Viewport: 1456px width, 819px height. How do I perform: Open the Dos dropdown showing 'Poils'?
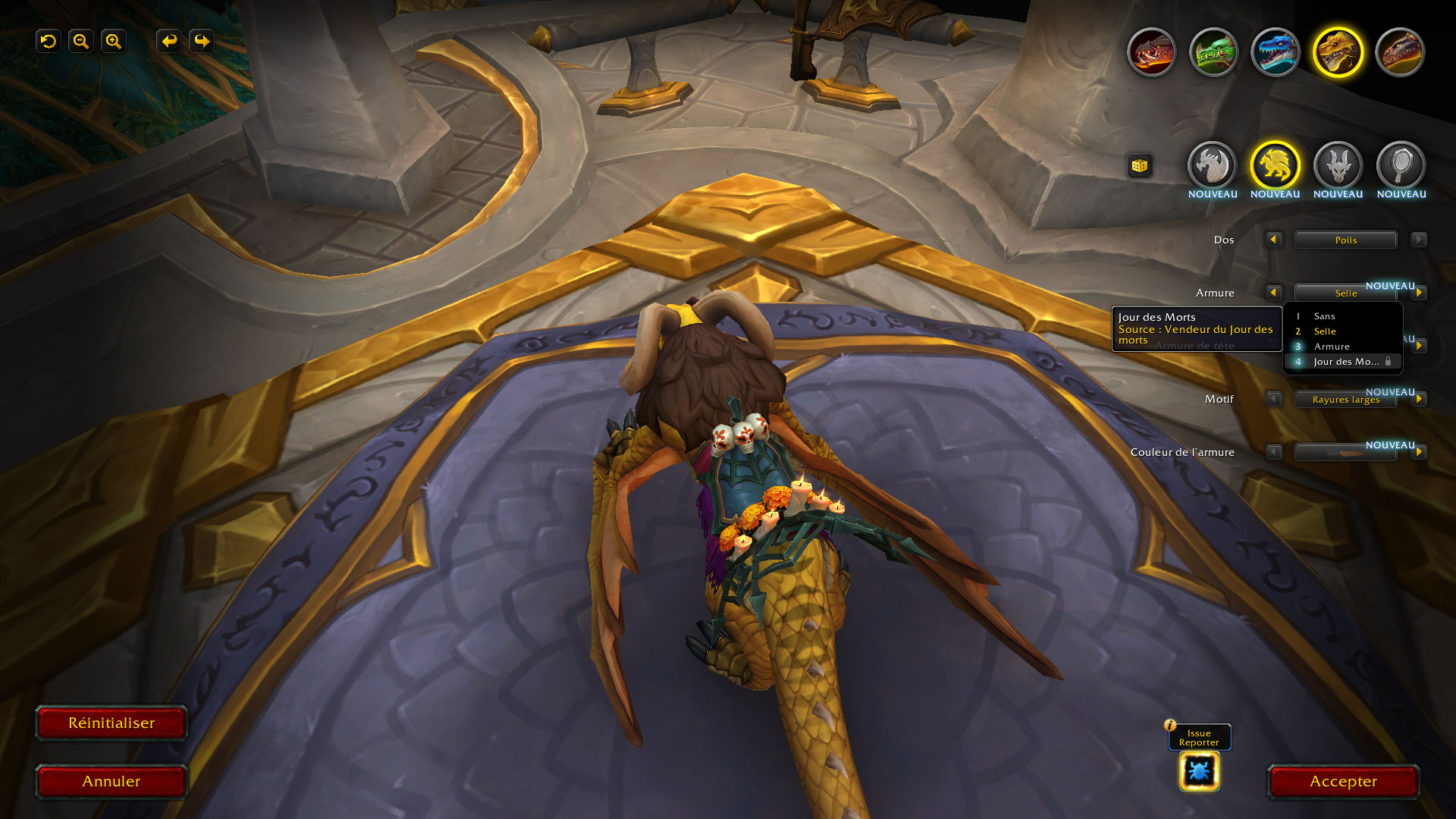tap(1345, 240)
